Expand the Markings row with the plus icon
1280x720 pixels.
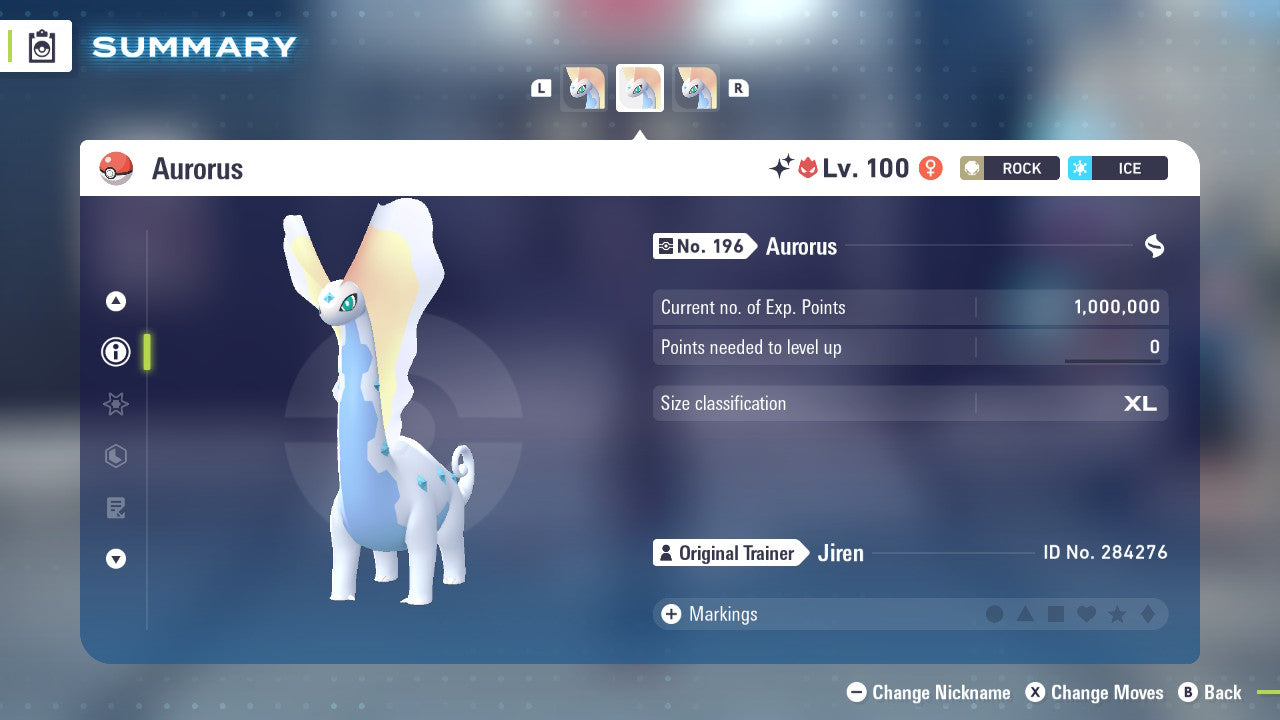[x=669, y=614]
